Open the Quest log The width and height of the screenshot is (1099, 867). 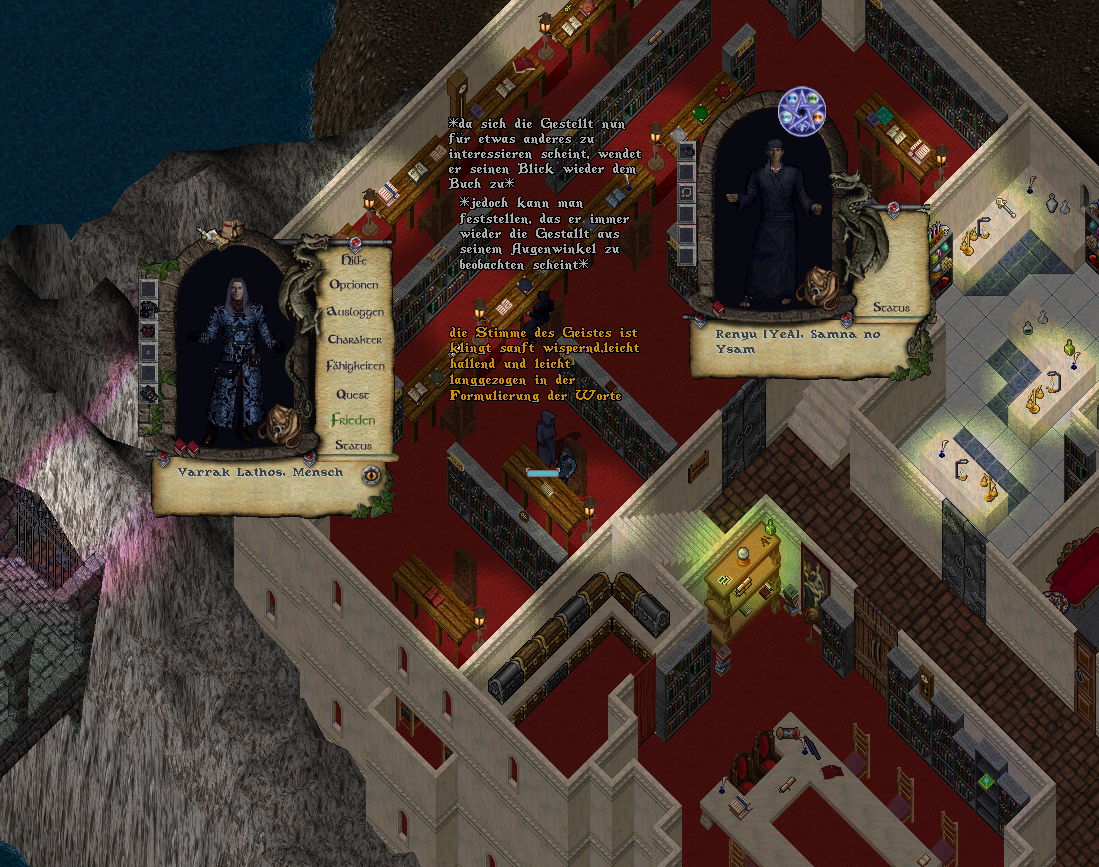[353, 394]
